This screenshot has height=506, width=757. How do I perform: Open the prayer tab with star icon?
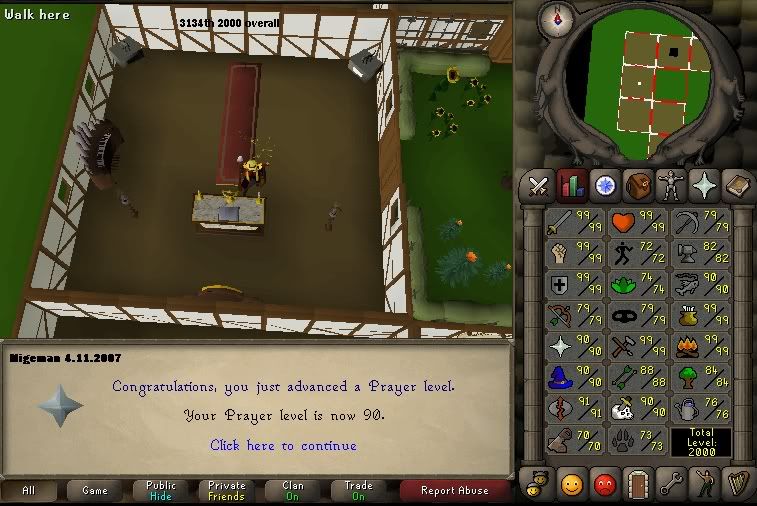[704, 185]
